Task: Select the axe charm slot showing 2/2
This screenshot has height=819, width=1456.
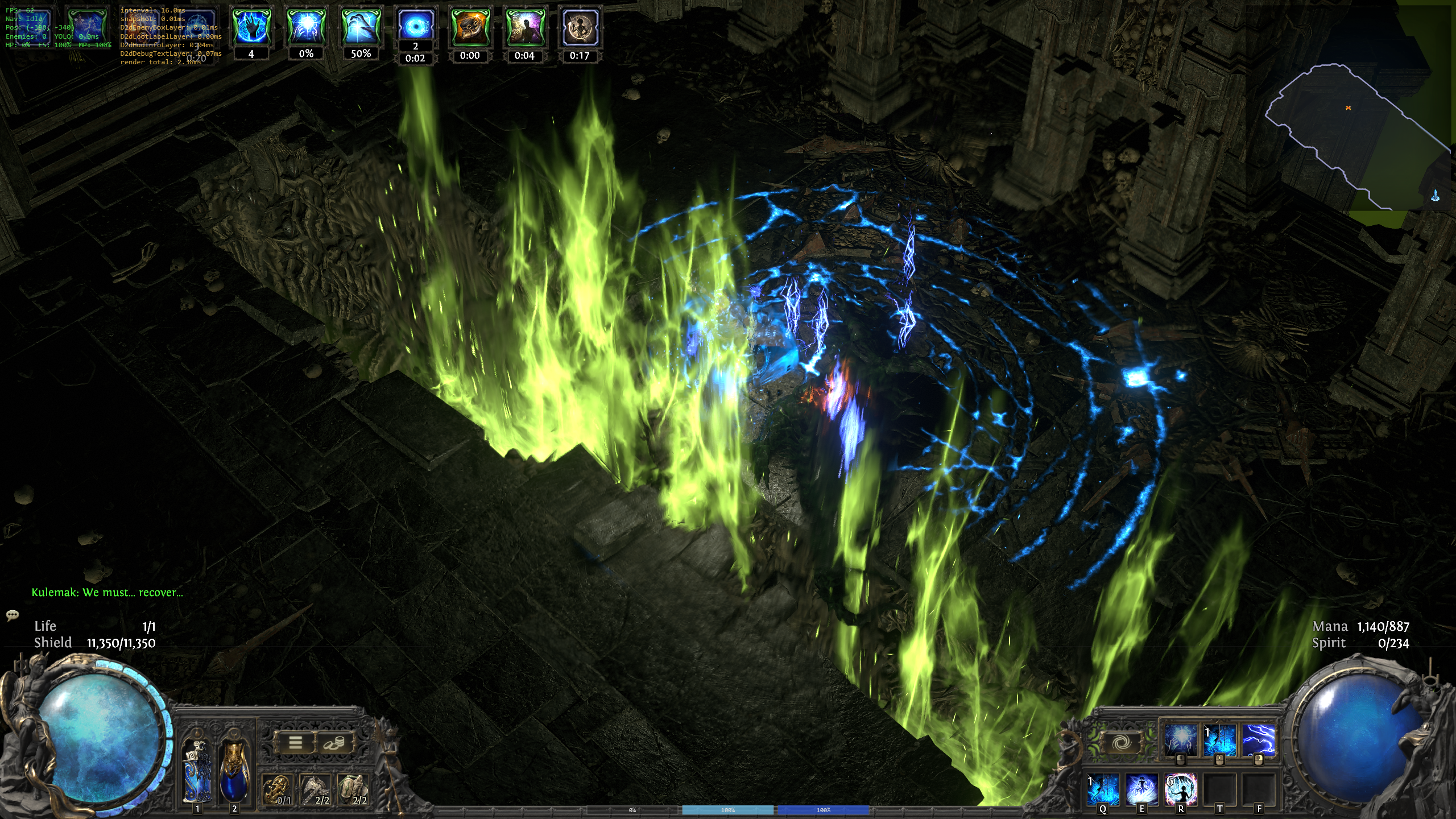Action: click(x=315, y=790)
